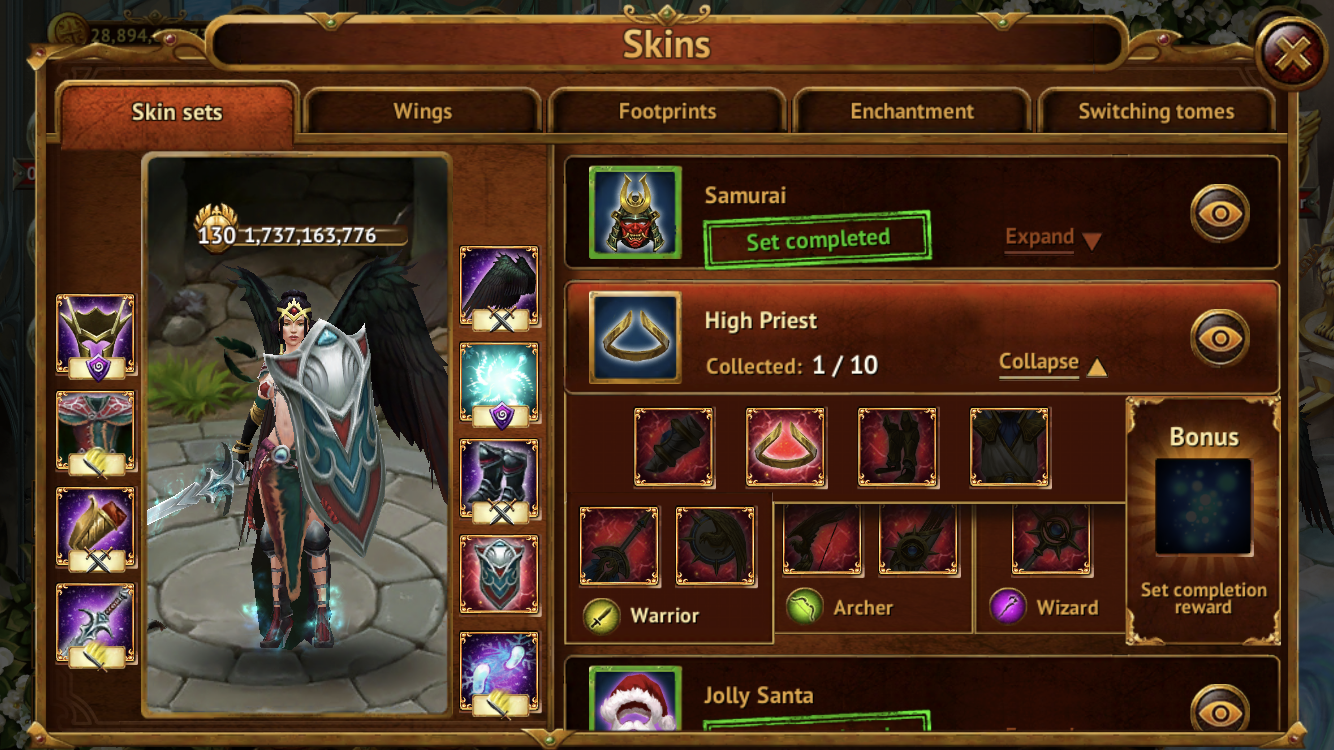Select the equipped sword skin slot
The image size is (1334, 750).
(x=96, y=626)
